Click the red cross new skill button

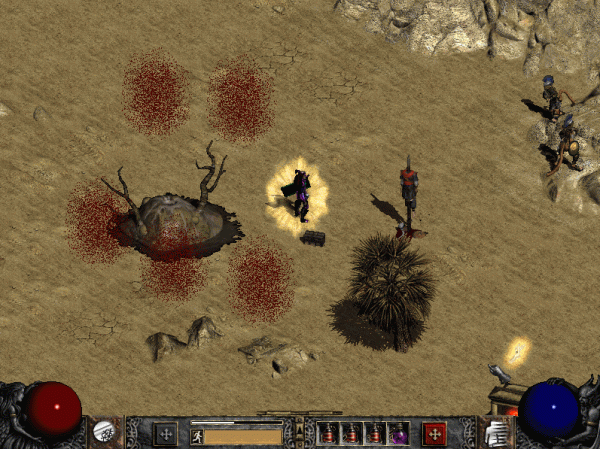434,433
